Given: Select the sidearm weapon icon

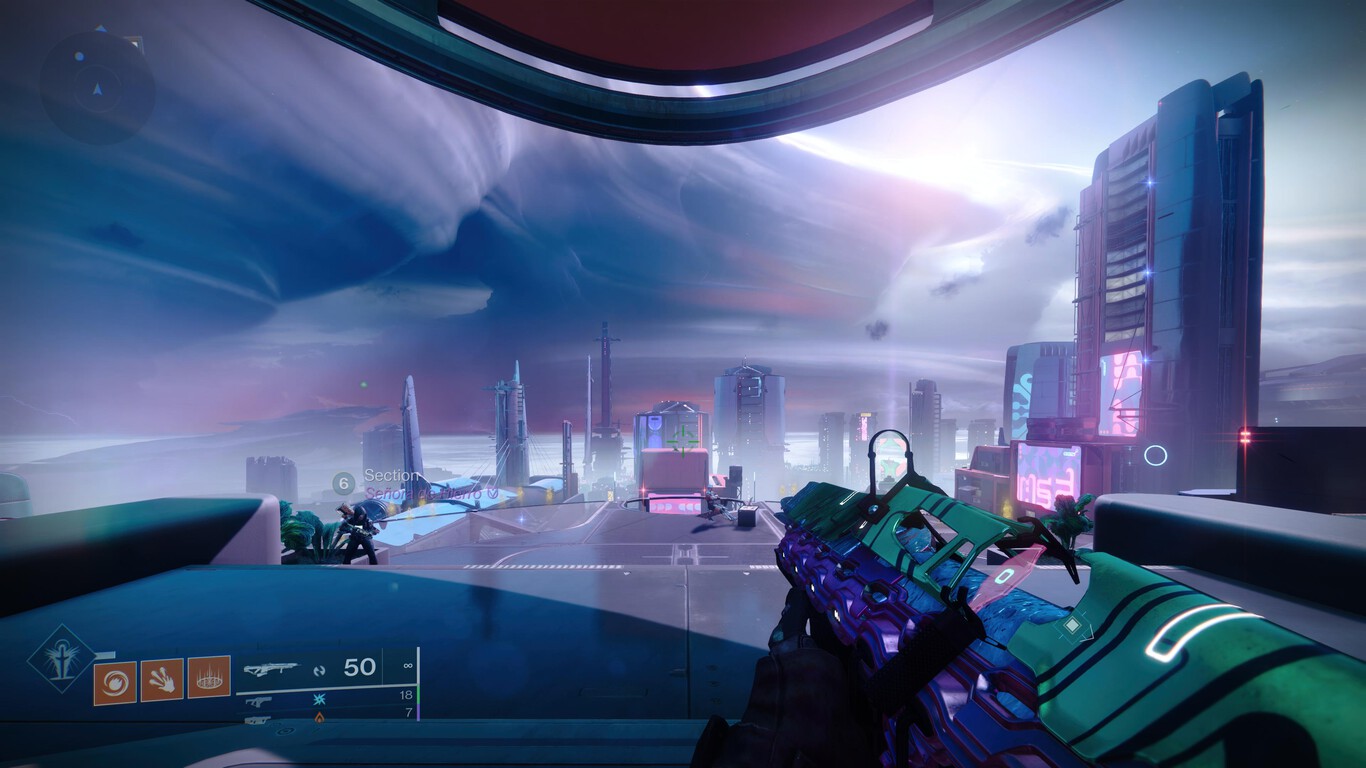Looking at the screenshot, I should click(260, 700).
